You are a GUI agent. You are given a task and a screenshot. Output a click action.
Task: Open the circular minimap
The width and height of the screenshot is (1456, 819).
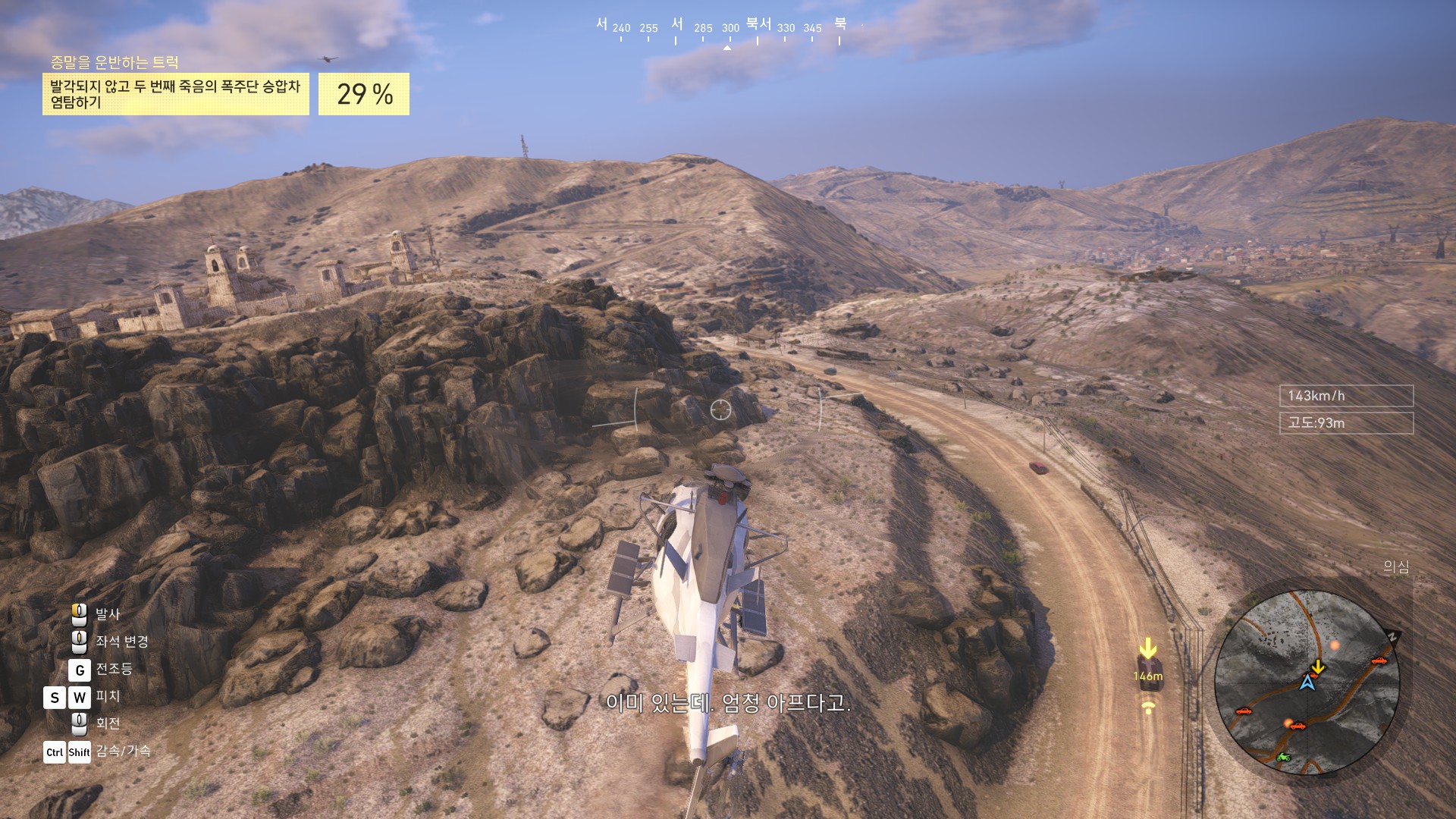click(1307, 682)
